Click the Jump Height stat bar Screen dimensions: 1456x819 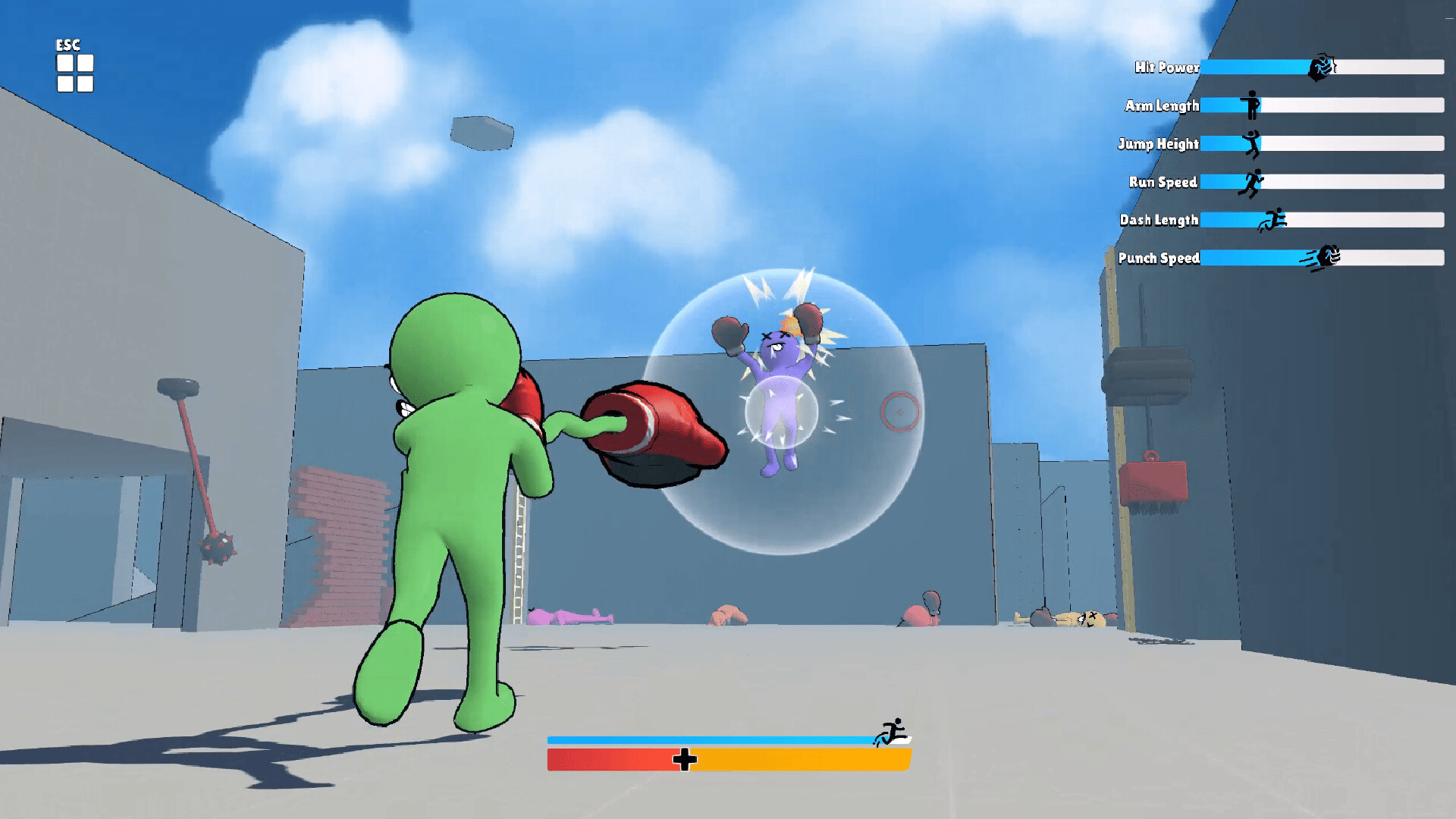click(1327, 144)
